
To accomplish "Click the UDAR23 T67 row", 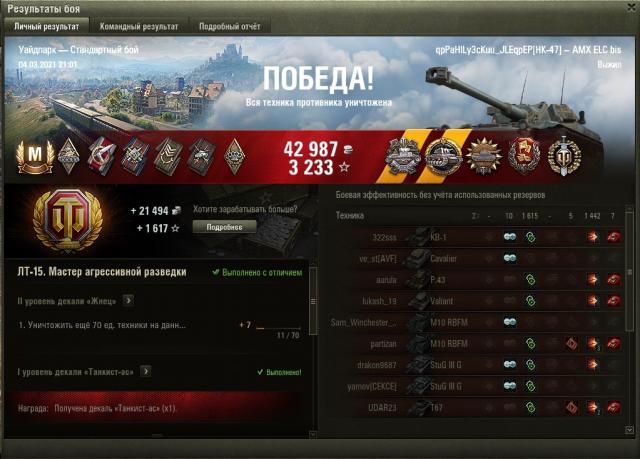I will tap(480, 407).
